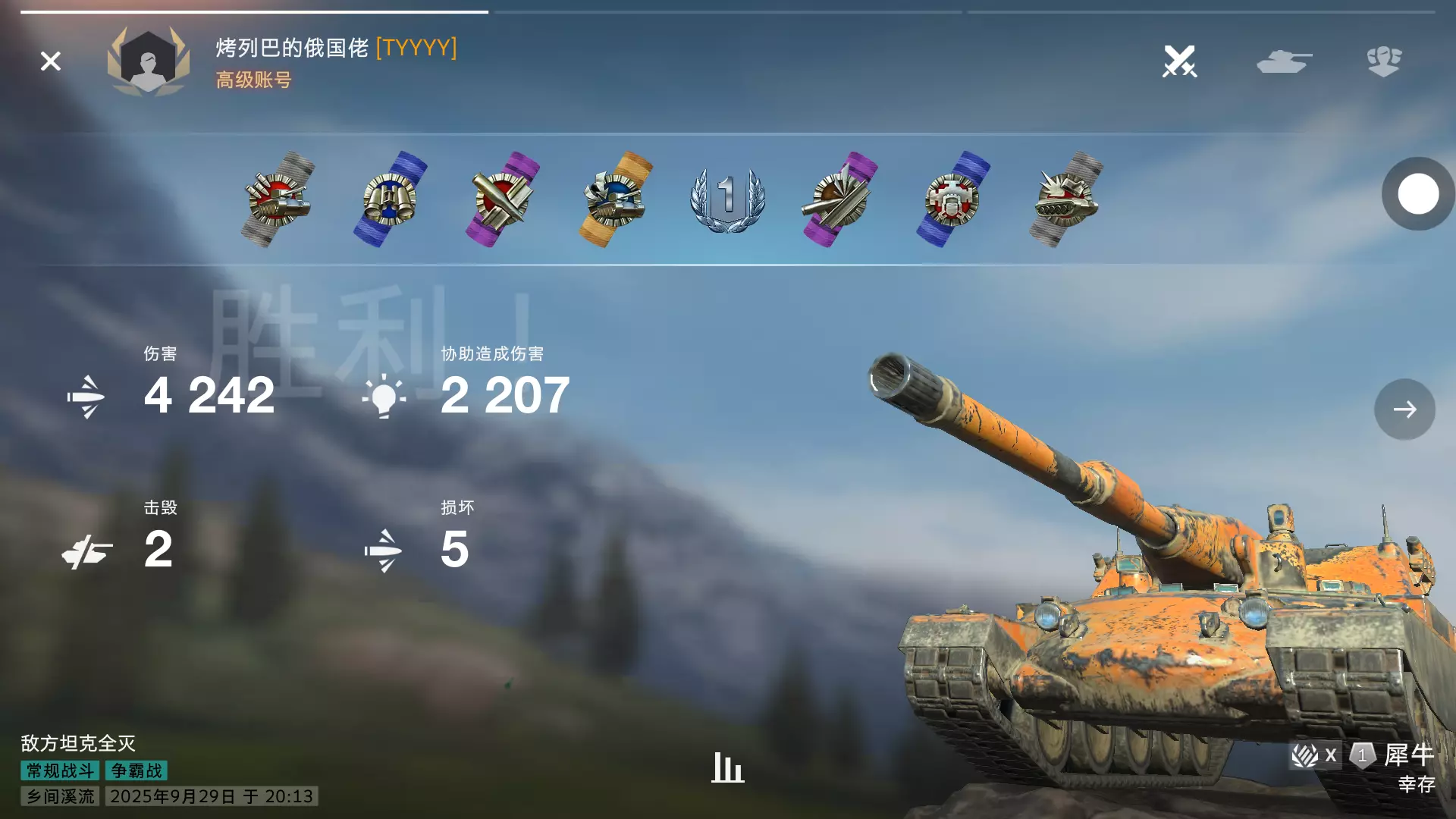Viewport: 1456px width, 819px height.
Task: View the first class mastery badge
Action: pyautogui.click(x=727, y=199)
